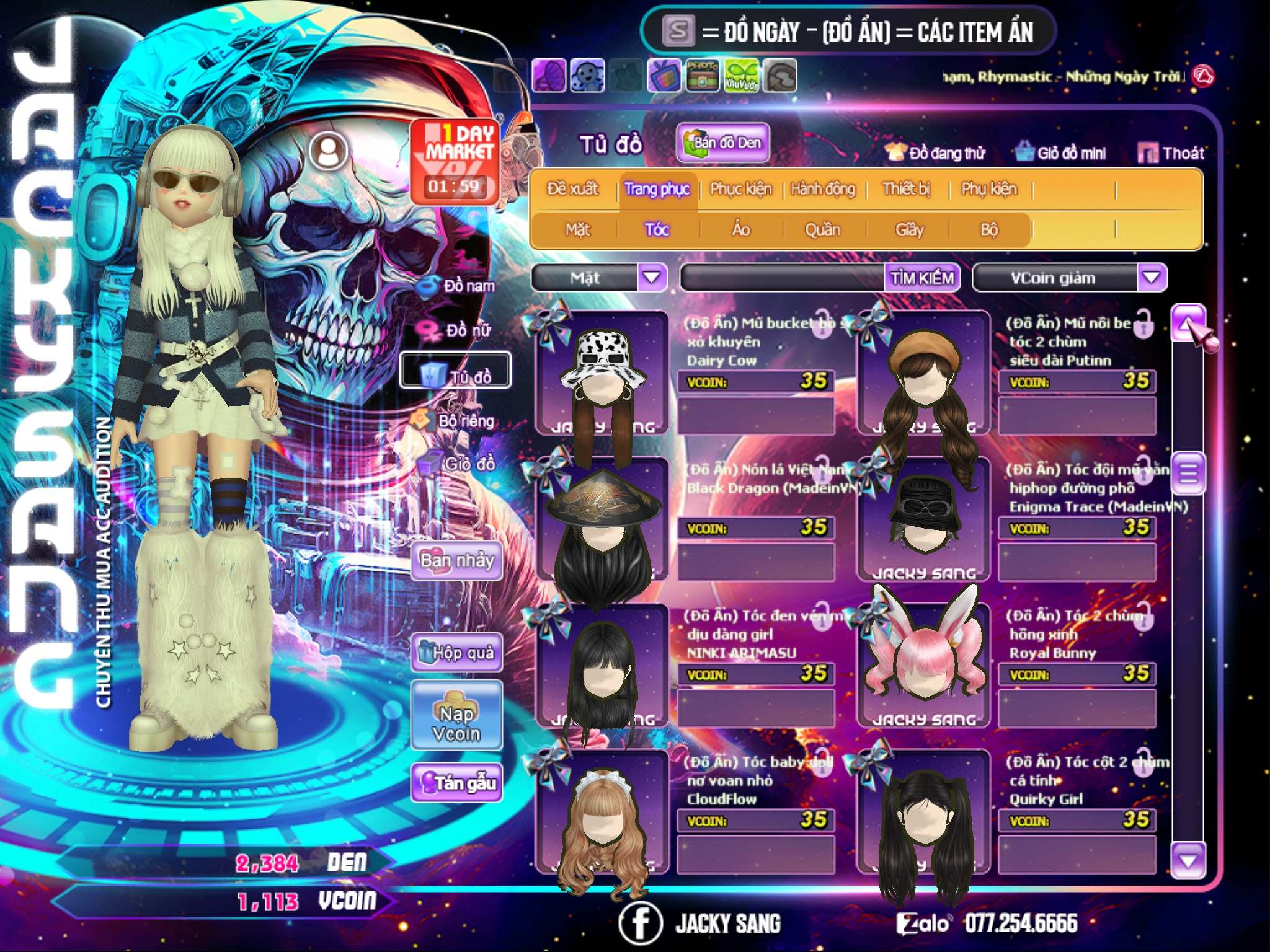Image resolution: width=1270 pixels, height=952 pixels.
Task: Expand the VCoin giảm sort dropdown
Action: (1152, 278)
